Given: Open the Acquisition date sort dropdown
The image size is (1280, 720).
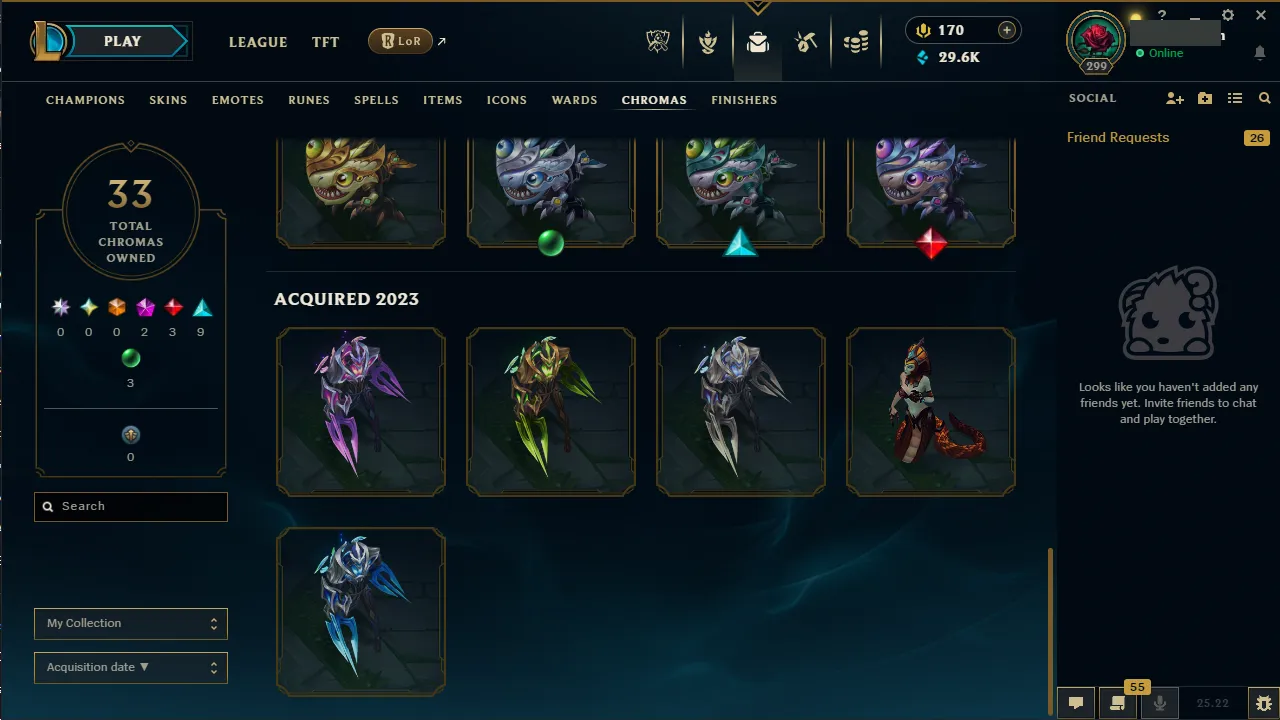Looking at the screenshot, I should [130, 667].
